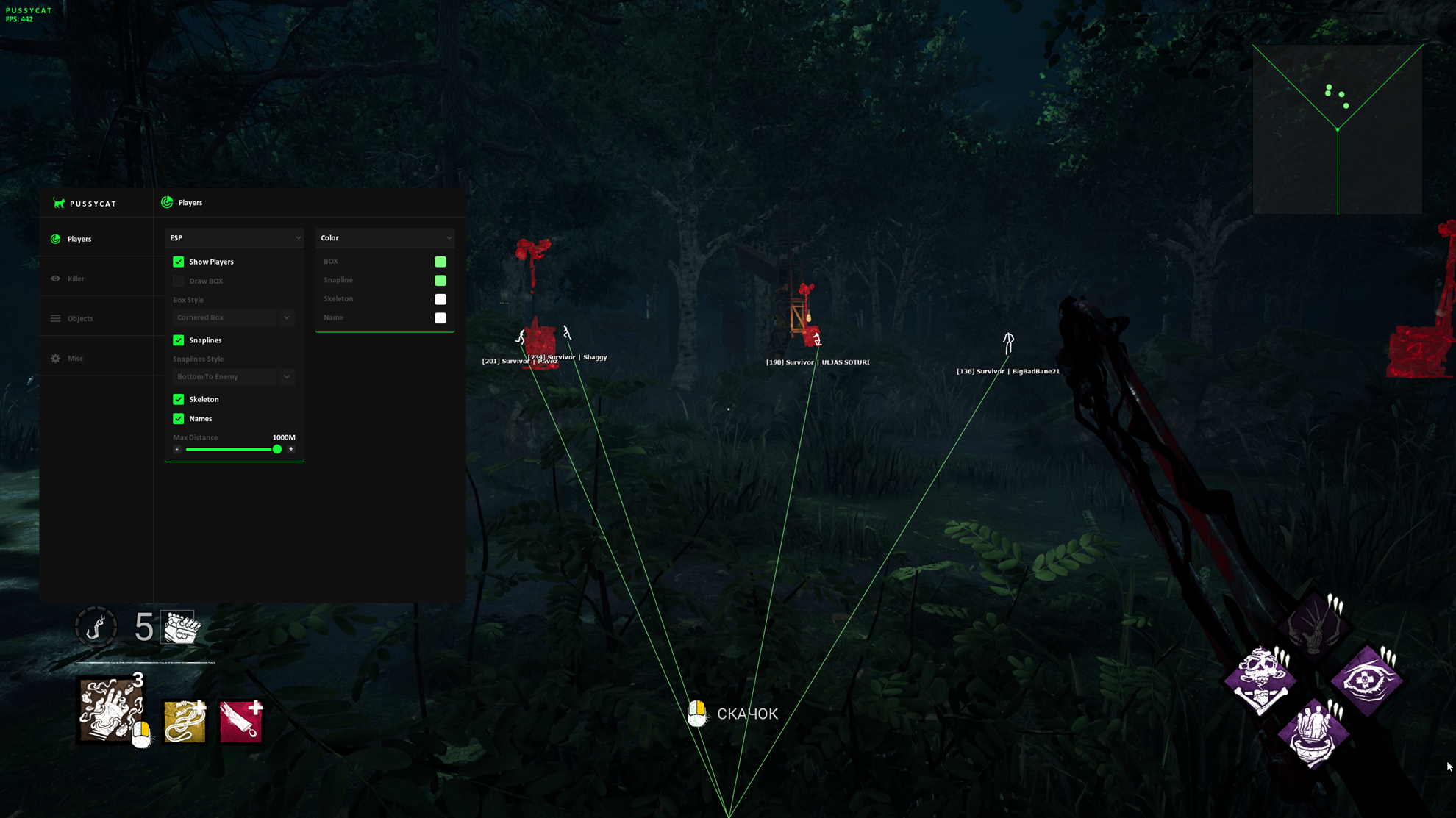The image size is (1456, 818).
Task: Change the Snapline color swatch
Action: 440,280
